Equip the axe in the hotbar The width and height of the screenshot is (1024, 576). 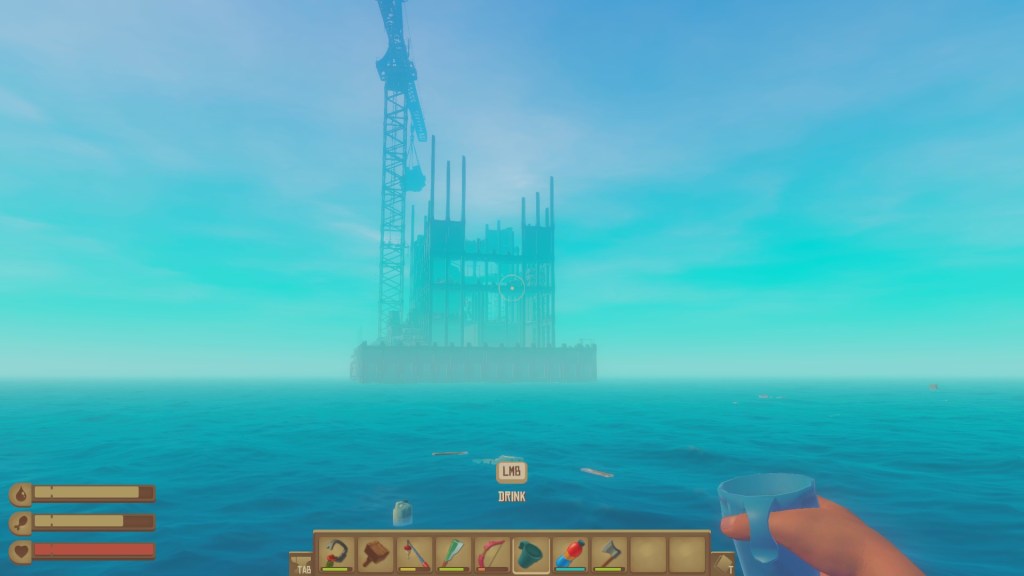(x=608, y=553)
